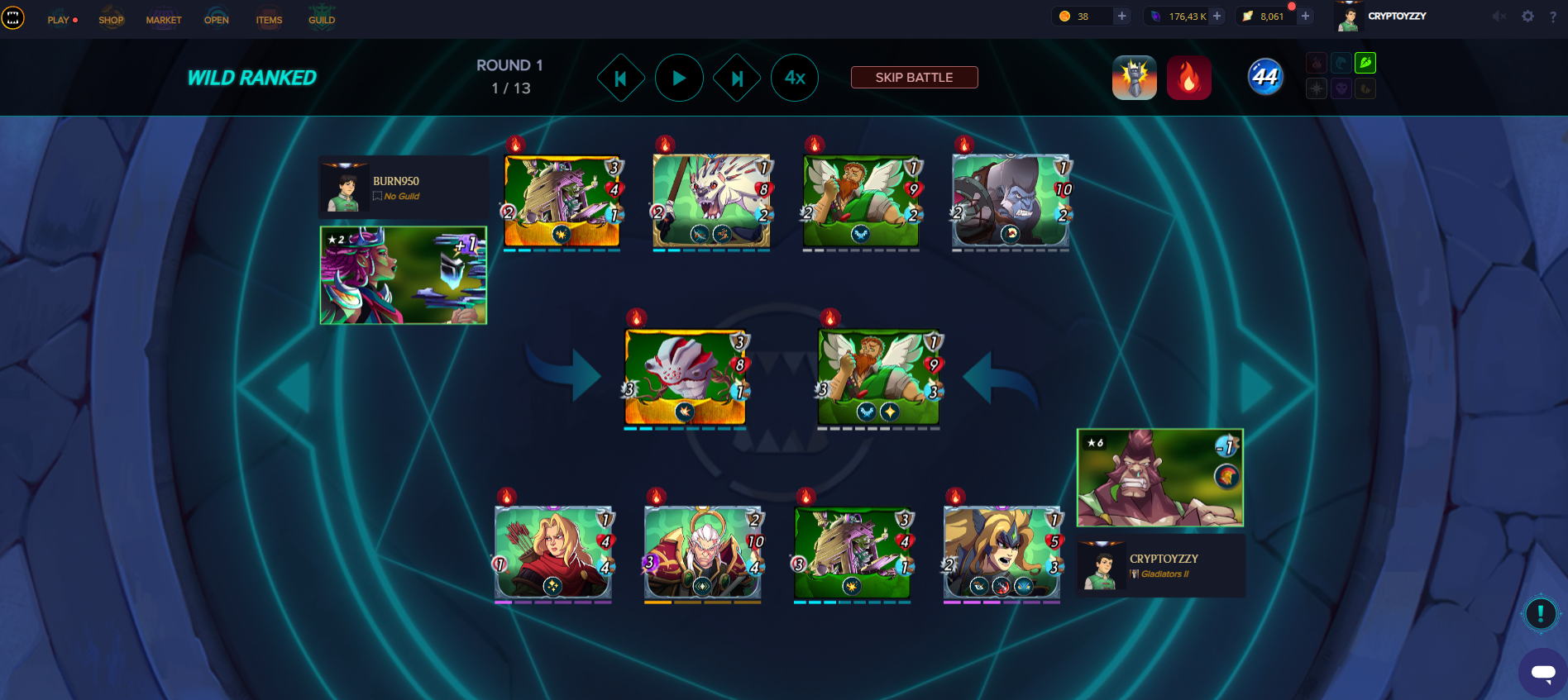
Task: Open the GUILD menu
Action: pyautogui.click(x=322, y=20)
